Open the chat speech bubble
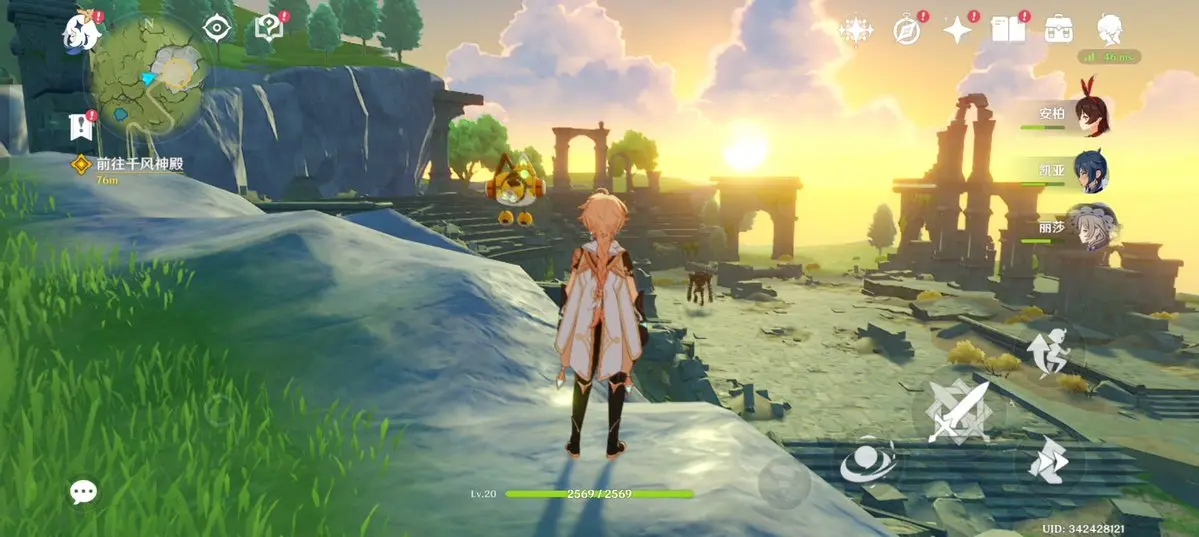Viewport: 1199px width, 537px height. 83,491
